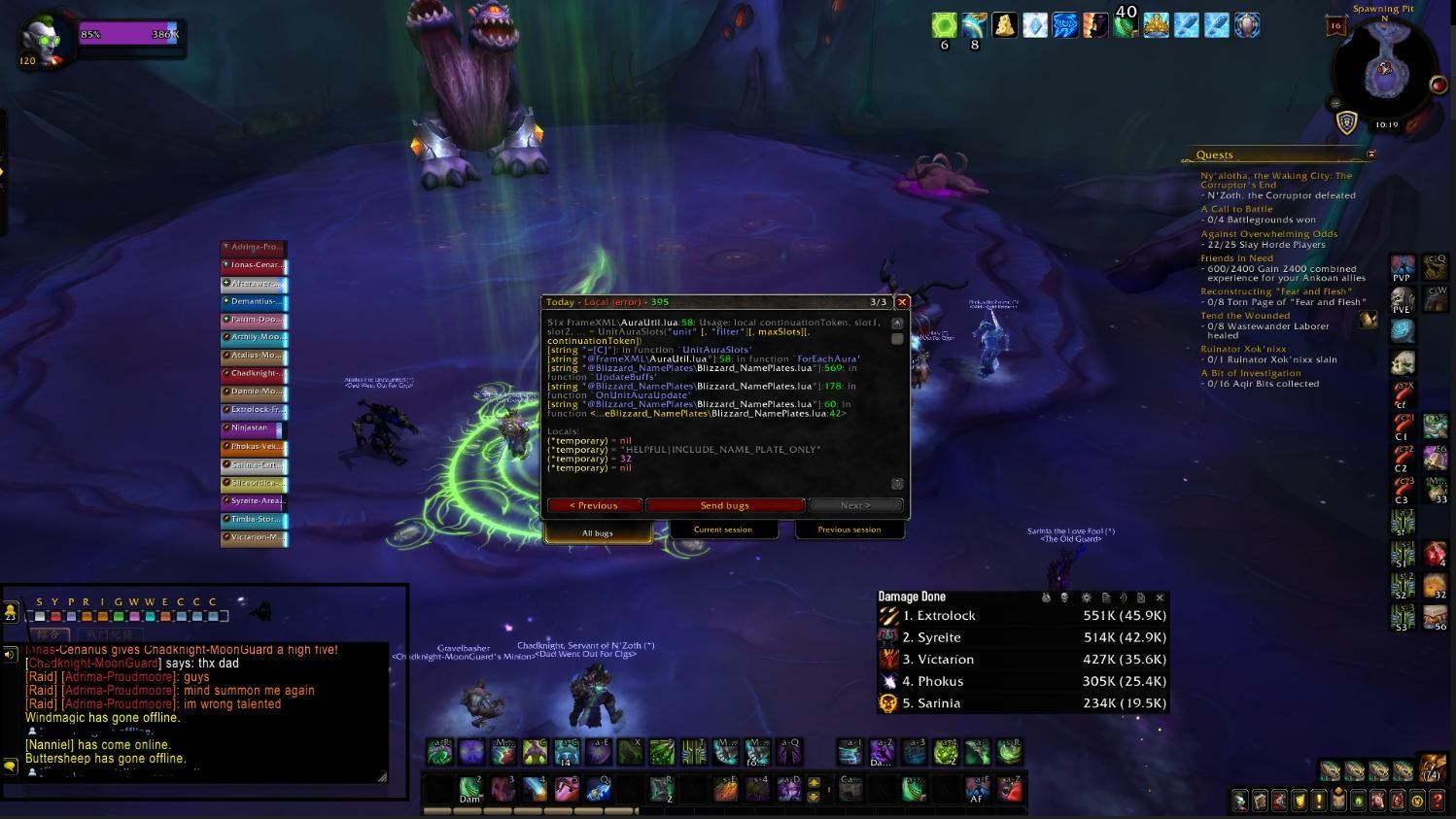Open the All bugs tab
Viewport: 1456px width, 819px height.
click(597, 532)
